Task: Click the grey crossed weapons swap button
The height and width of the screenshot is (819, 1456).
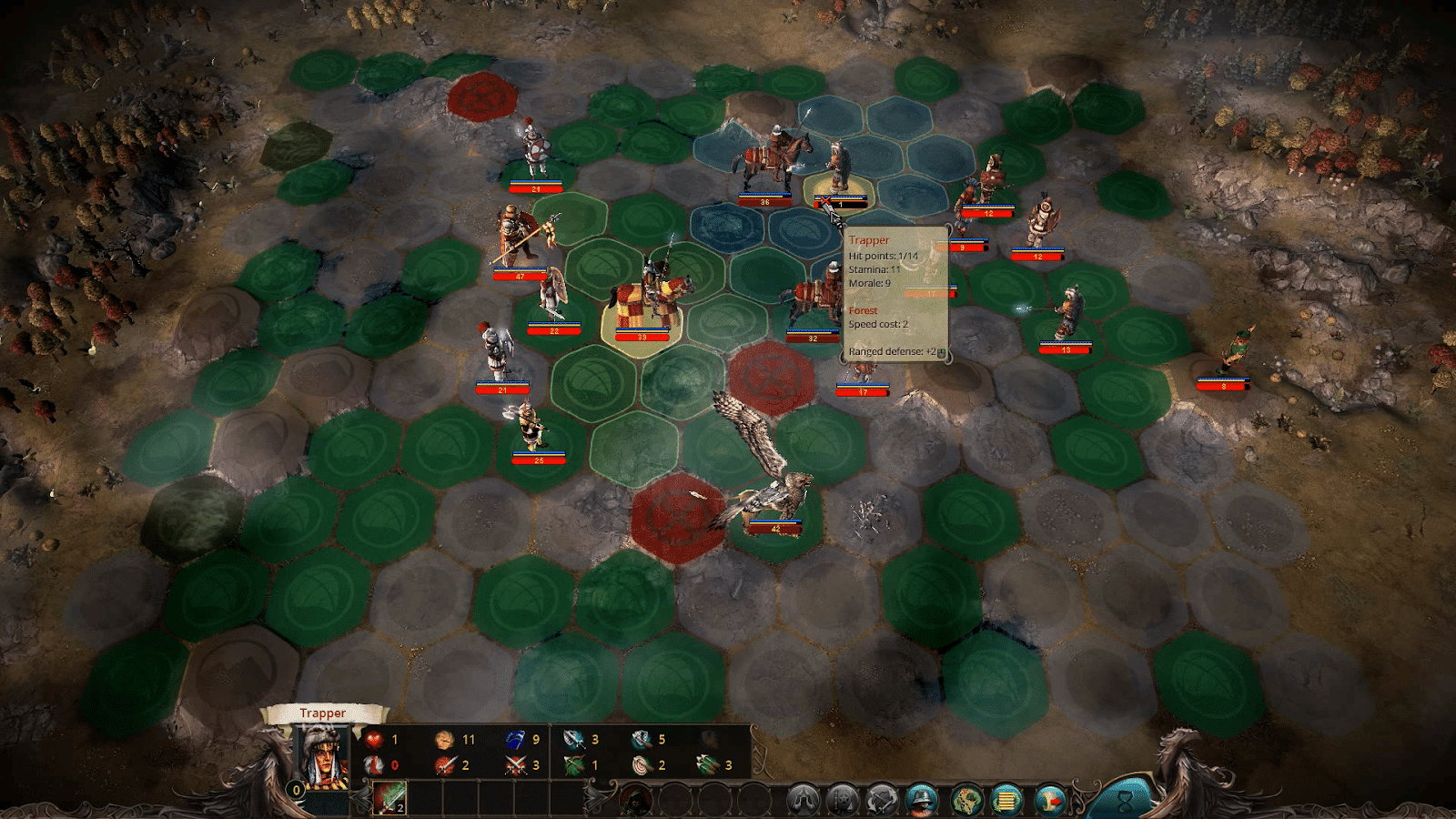Action: click(x=882, y=800)
